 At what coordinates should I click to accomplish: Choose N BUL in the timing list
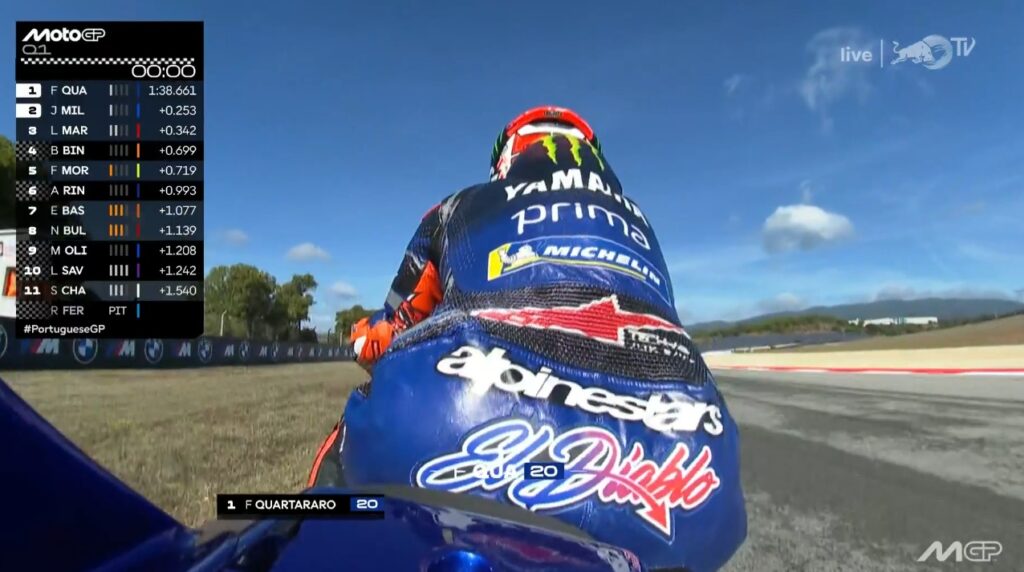(108, 230)
